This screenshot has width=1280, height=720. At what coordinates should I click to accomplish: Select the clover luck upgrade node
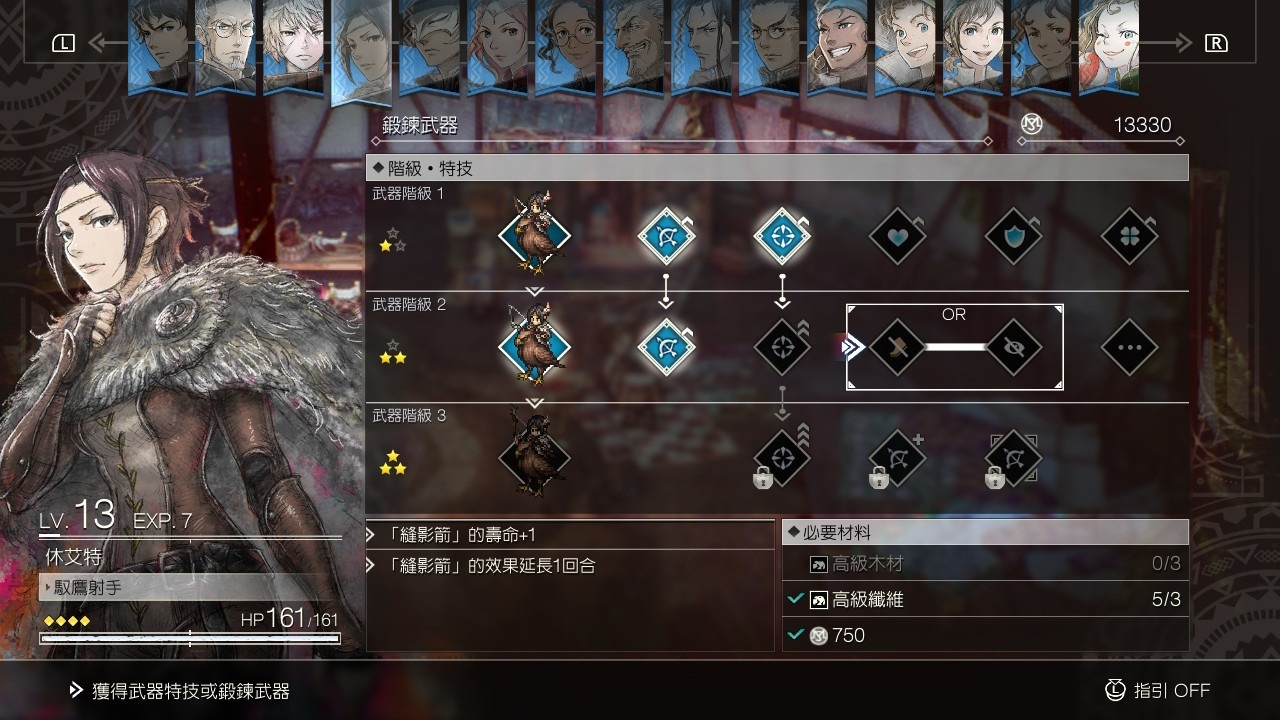[1129, 236]
